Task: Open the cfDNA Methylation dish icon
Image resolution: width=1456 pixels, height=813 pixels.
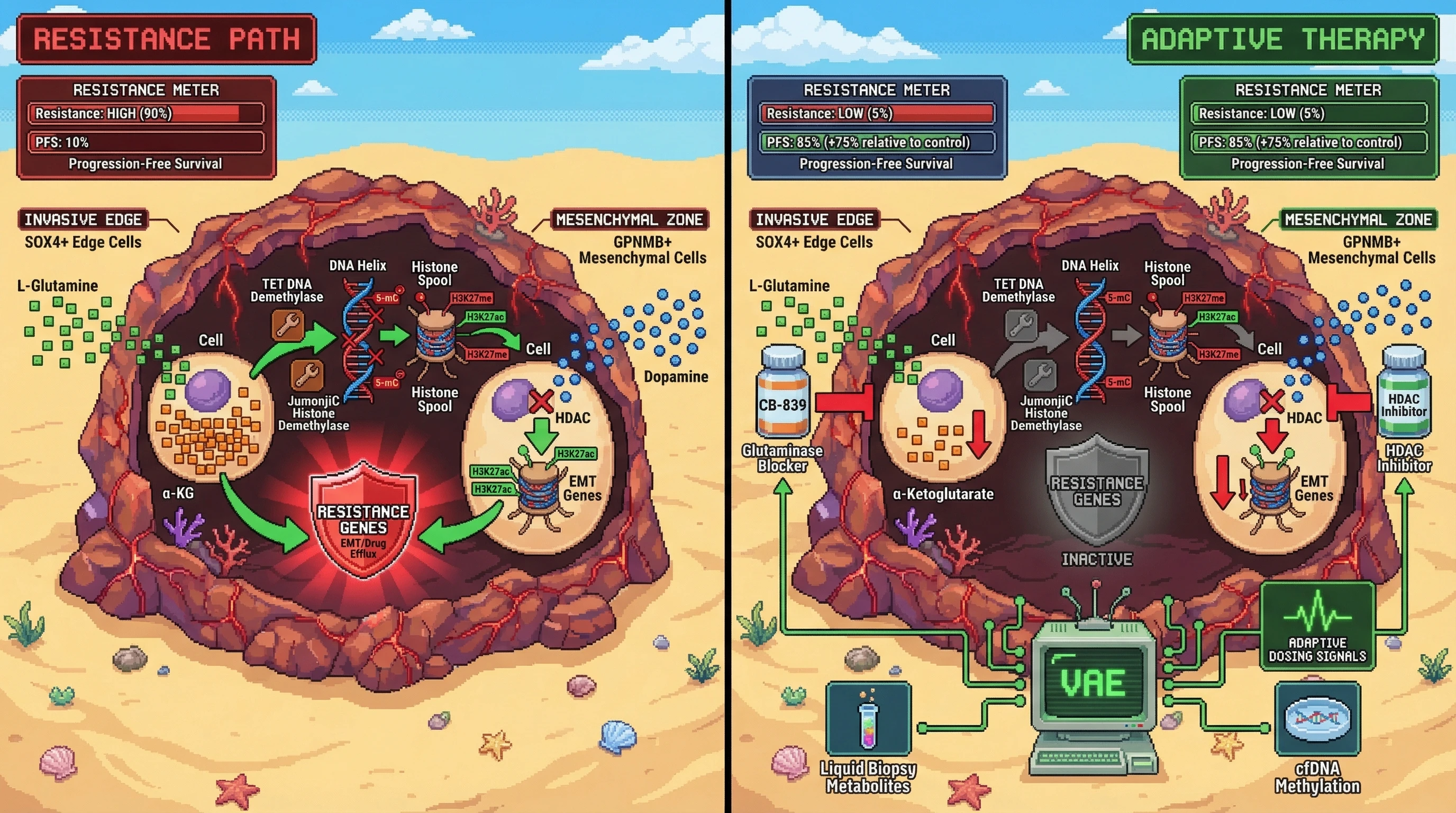Action: click(1317, 719)
